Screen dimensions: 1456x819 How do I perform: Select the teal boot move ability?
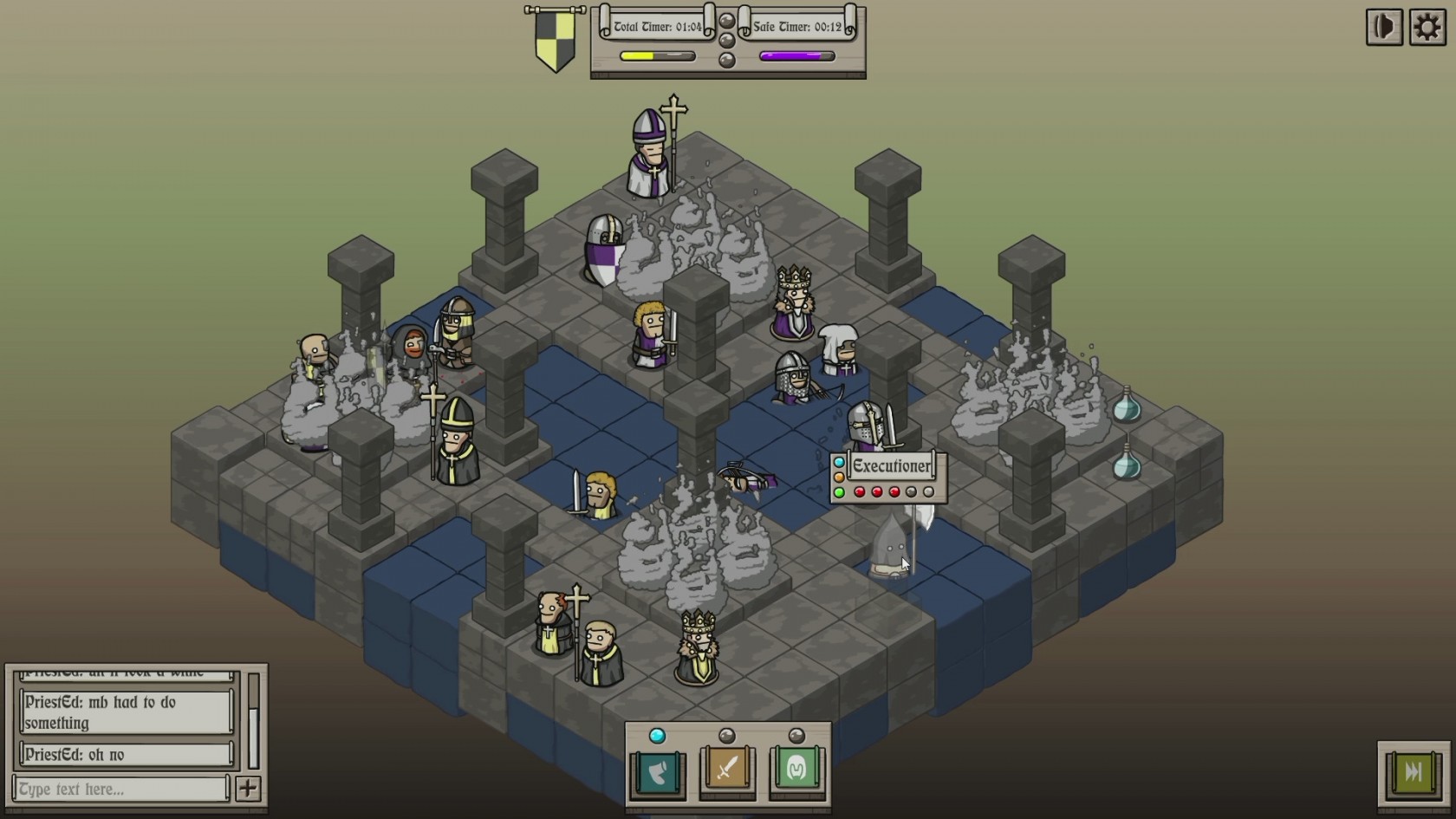(658, 770)
